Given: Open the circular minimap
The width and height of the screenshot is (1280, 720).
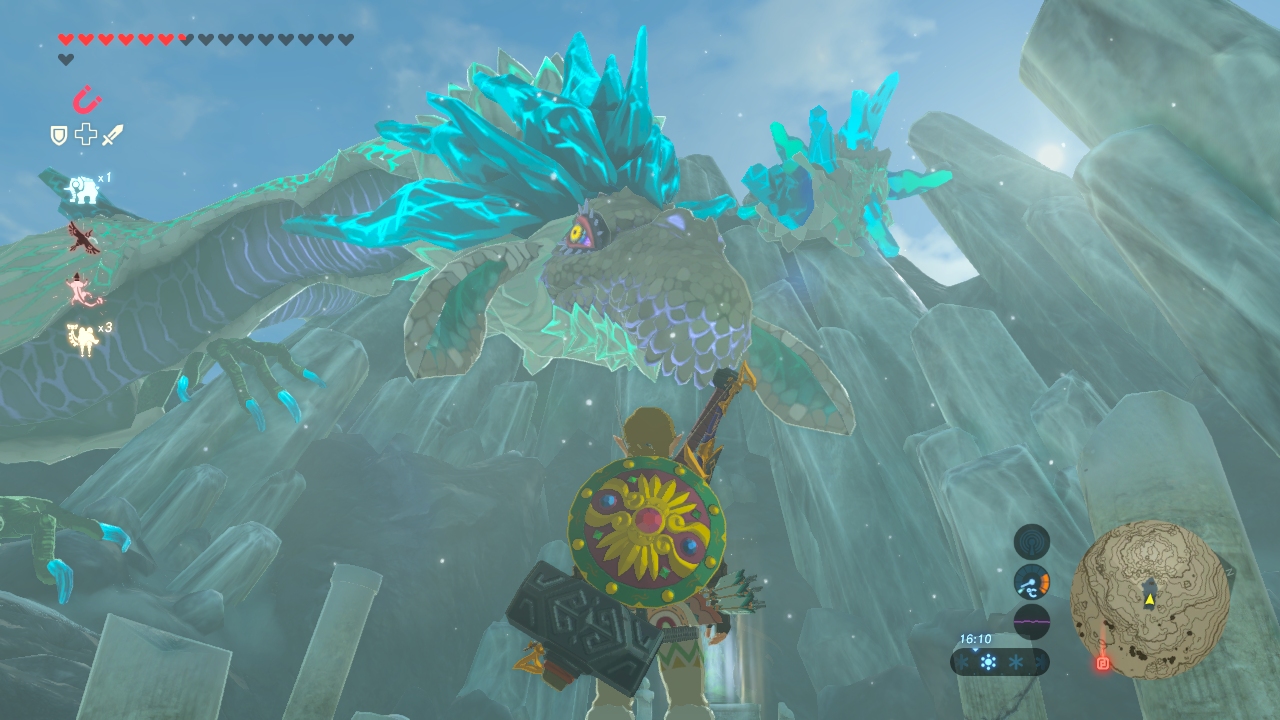Looking at the screenshot, I should click(x=1150, y=600).
